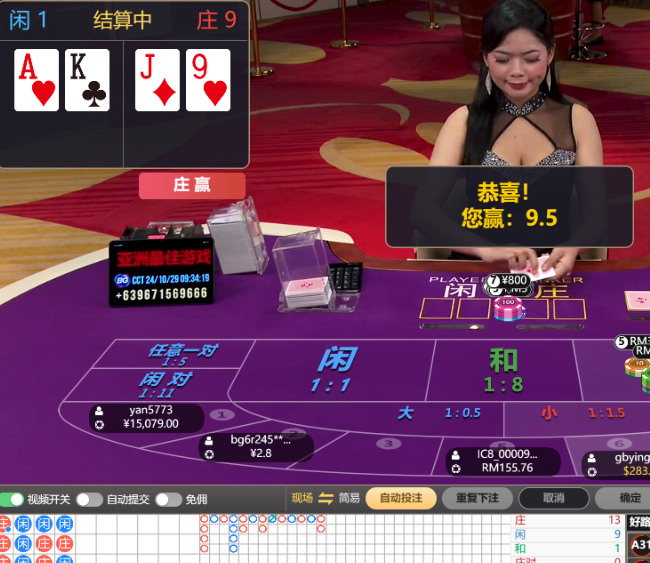Image resolution: width=650 pixels, height=563 pixels.
Task: Choose the 任意一对 1:5 any-pair bet
Action: click(x=182, y=355)
